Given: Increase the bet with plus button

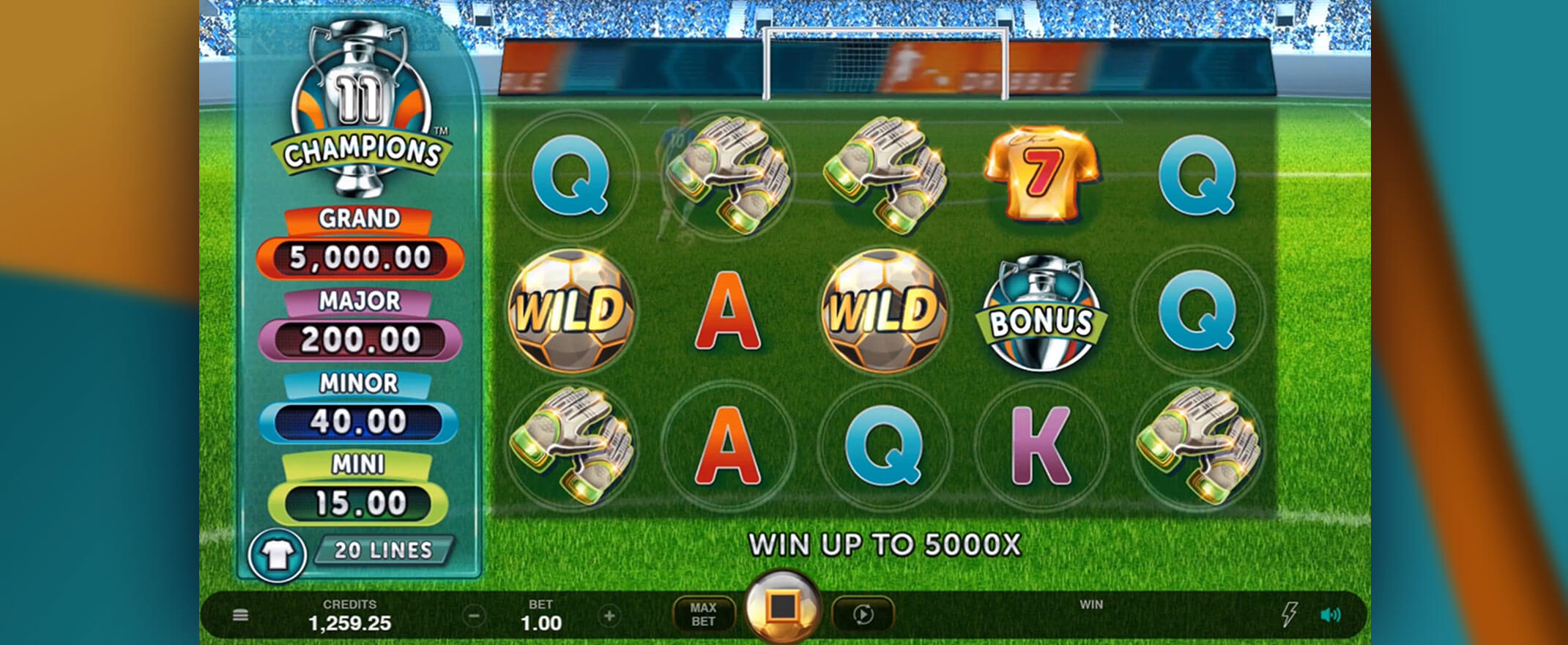Looking at the screenshot, I should [609, 616].
